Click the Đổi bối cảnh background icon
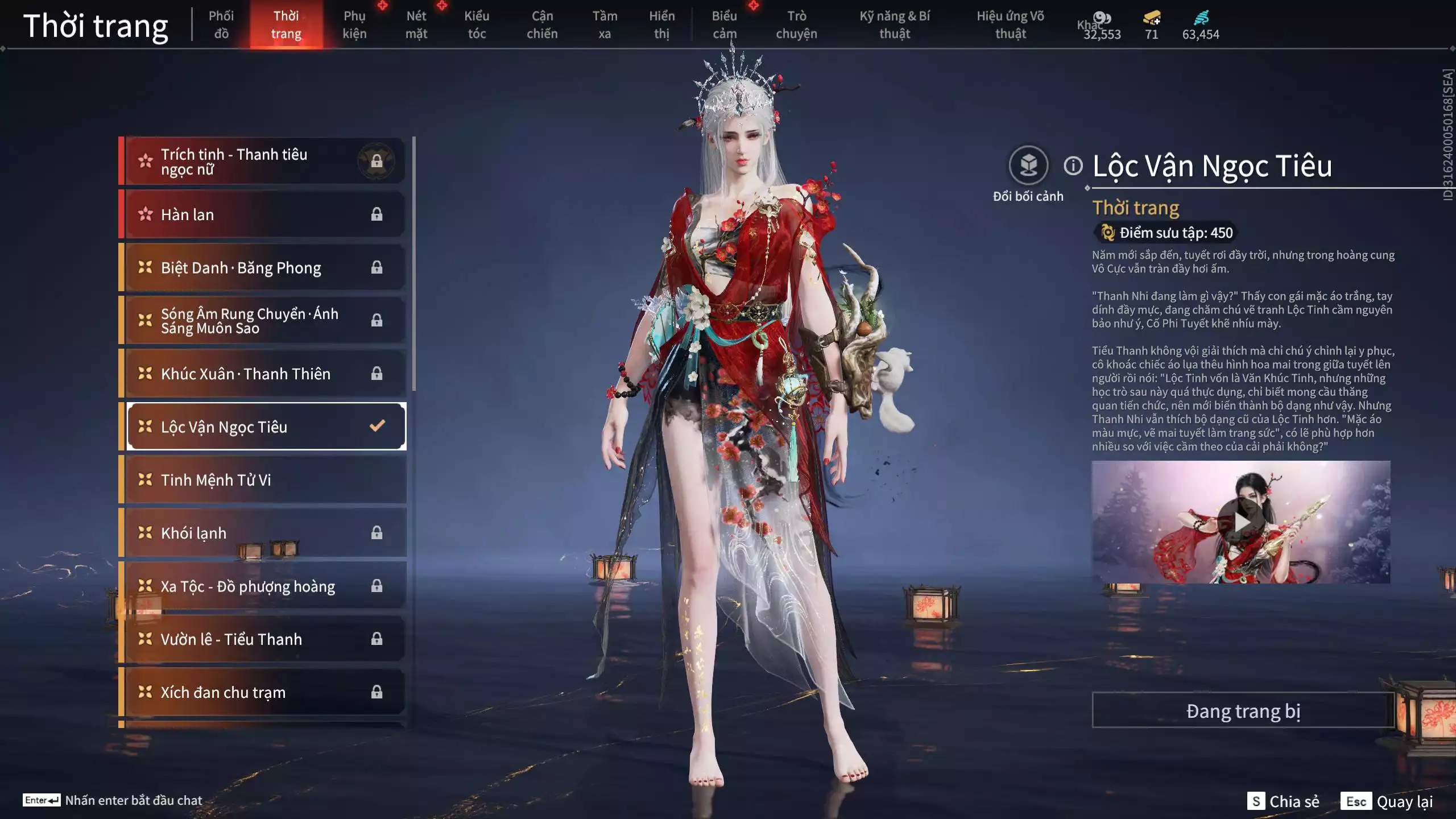Viewport: 1456px width, 819px height. 1028,166
